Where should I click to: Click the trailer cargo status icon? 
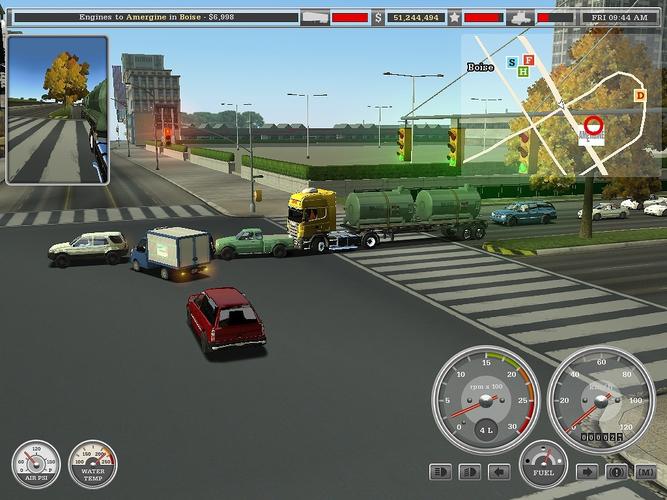pyautogui.click(x=314, y=17)
